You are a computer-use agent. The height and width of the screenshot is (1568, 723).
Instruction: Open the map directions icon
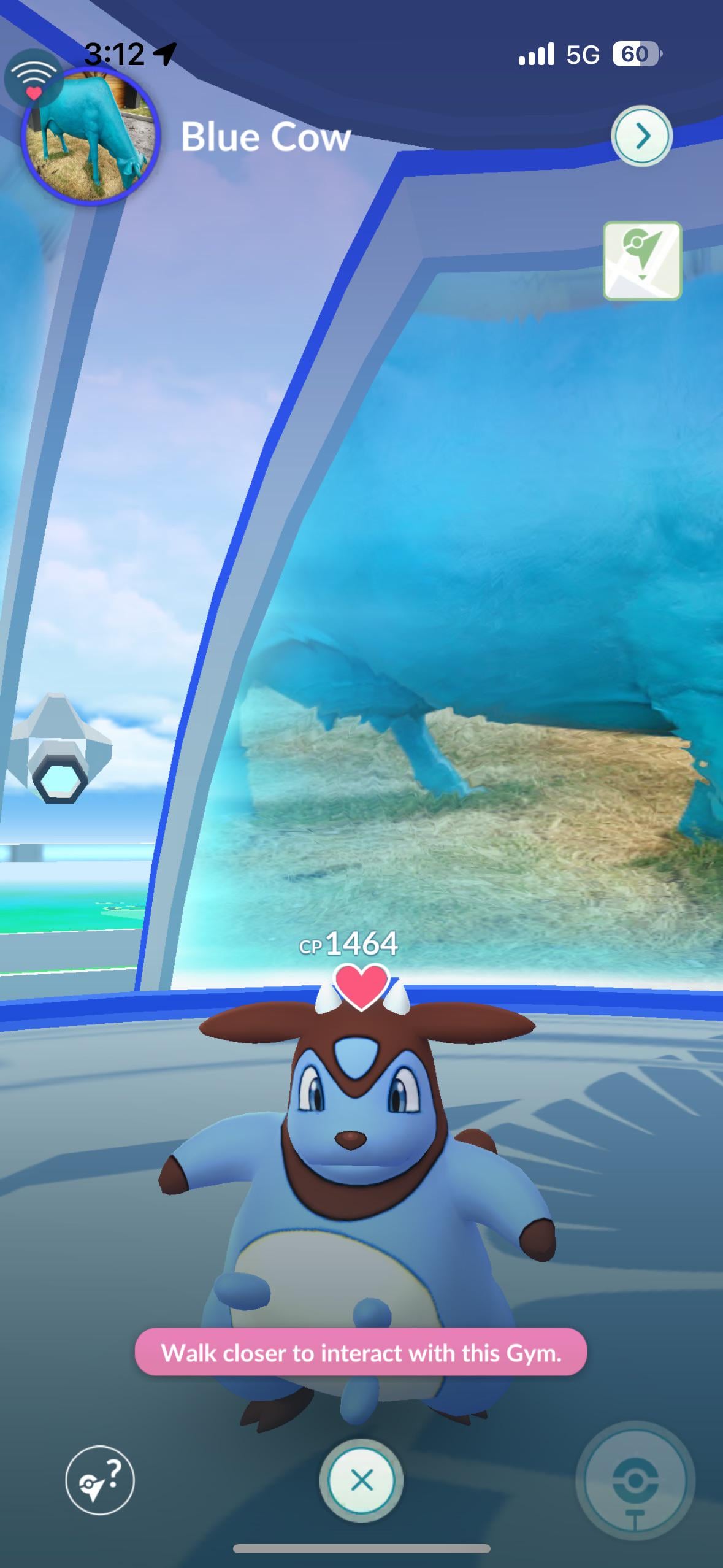pos(642,261)
